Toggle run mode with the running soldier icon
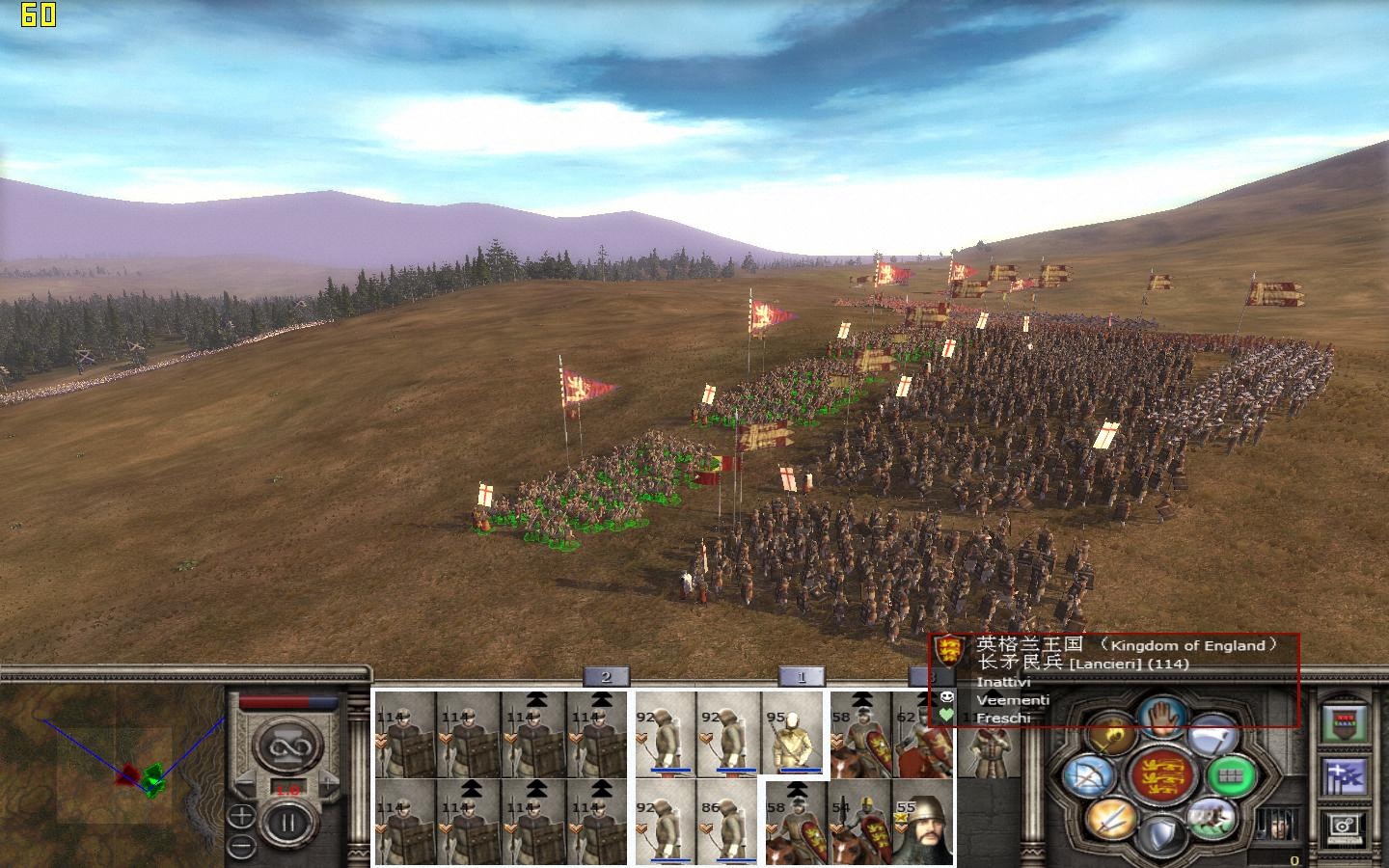This screenshot has width=1389, height=868. click(1211, 816)
